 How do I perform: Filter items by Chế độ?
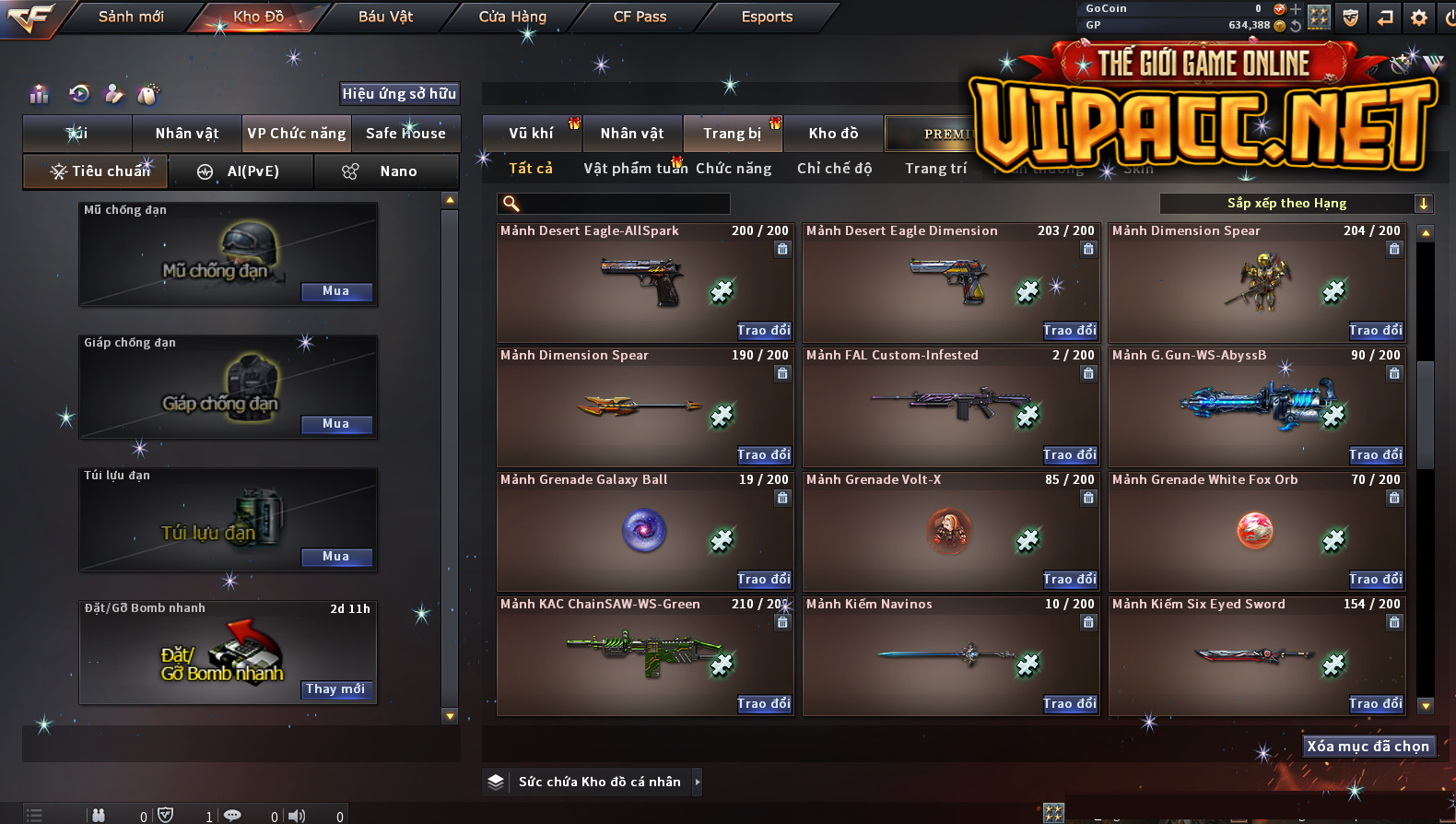[x=834, y=169]
